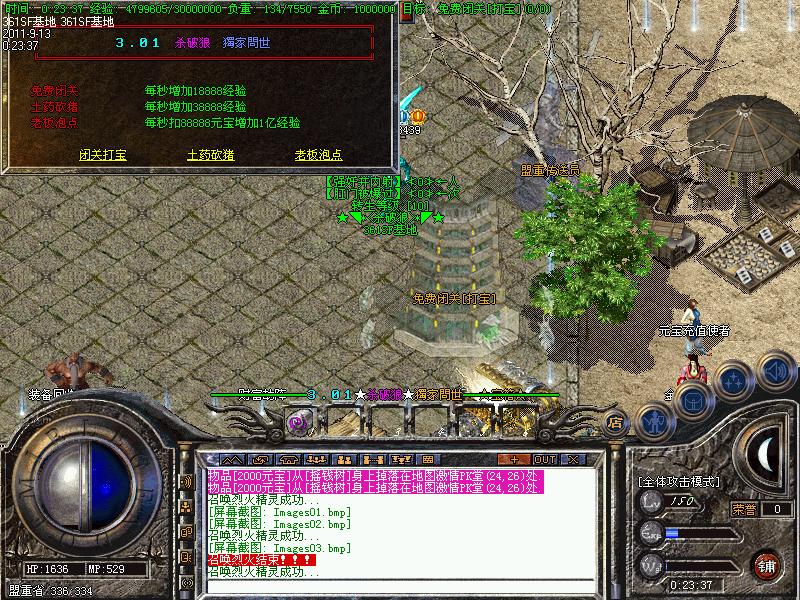
Task: Click the OUT button above chat
Action: click(x=544, y=459)
